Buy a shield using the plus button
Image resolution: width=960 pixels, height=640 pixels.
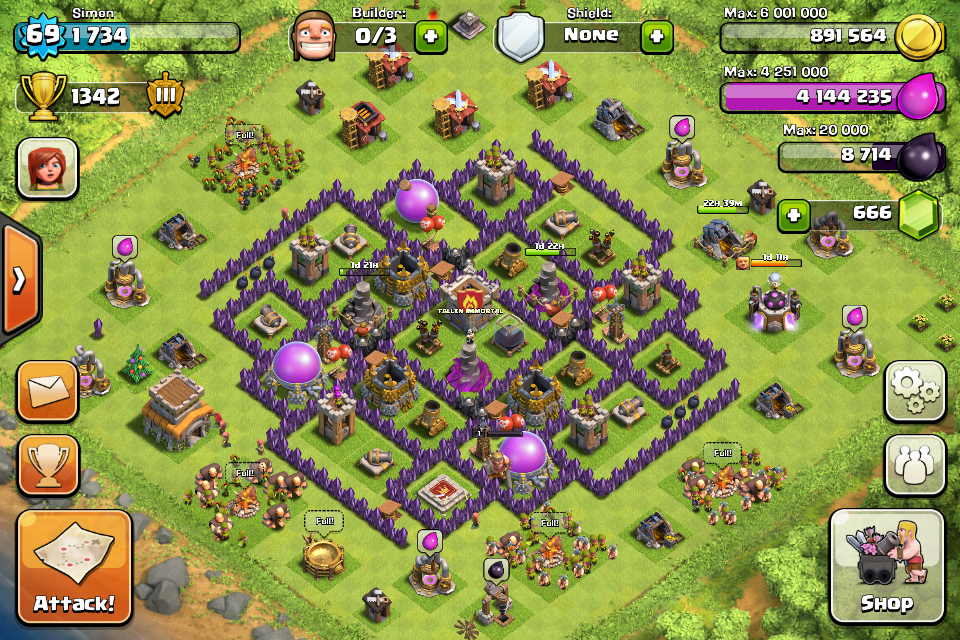click(x=656, y=36)
